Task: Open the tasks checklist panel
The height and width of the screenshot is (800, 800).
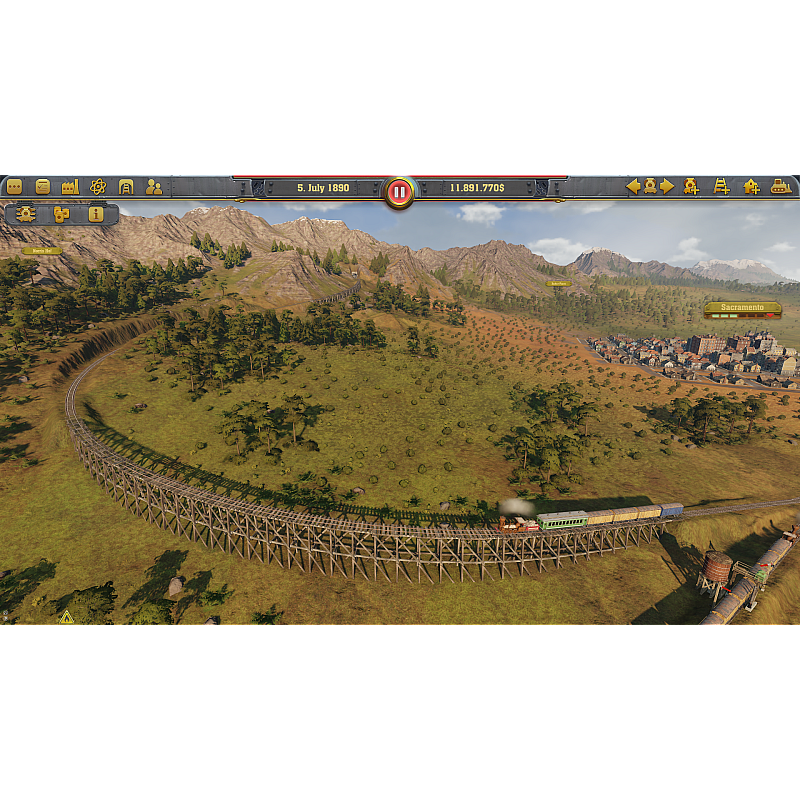Action: tap(42, 186)
